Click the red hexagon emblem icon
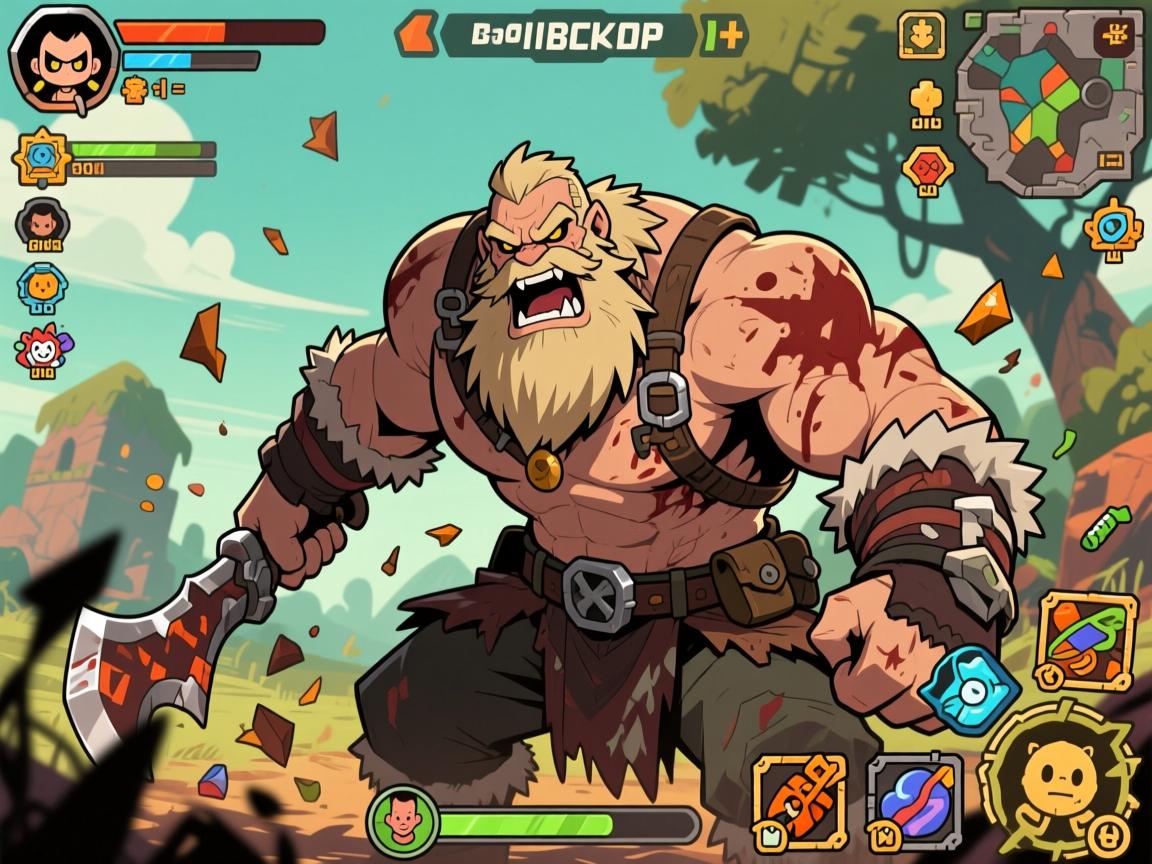 tap(927, 168)
